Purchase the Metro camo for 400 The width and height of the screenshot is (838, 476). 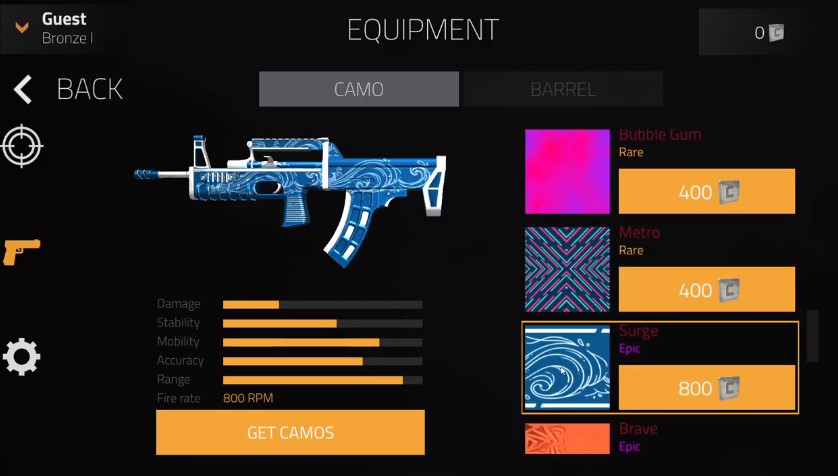pos(706,290)
